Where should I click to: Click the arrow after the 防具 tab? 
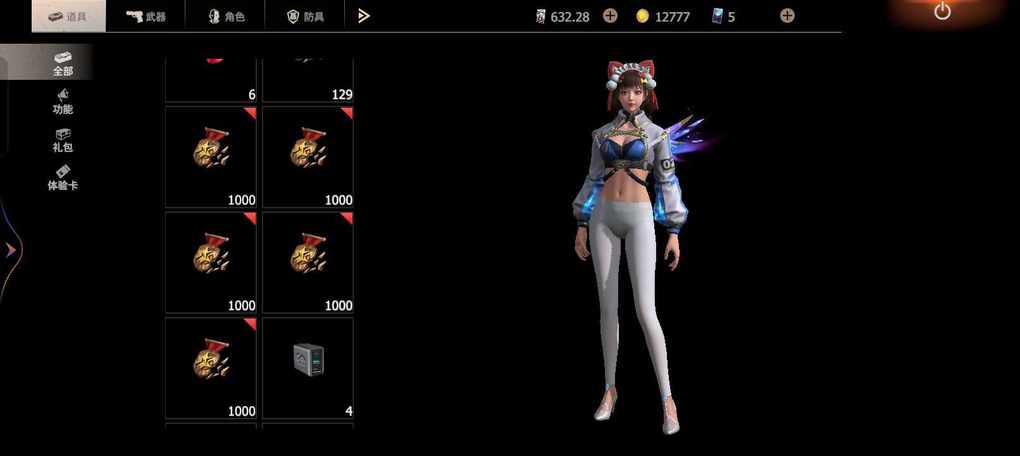click(364, 16)
